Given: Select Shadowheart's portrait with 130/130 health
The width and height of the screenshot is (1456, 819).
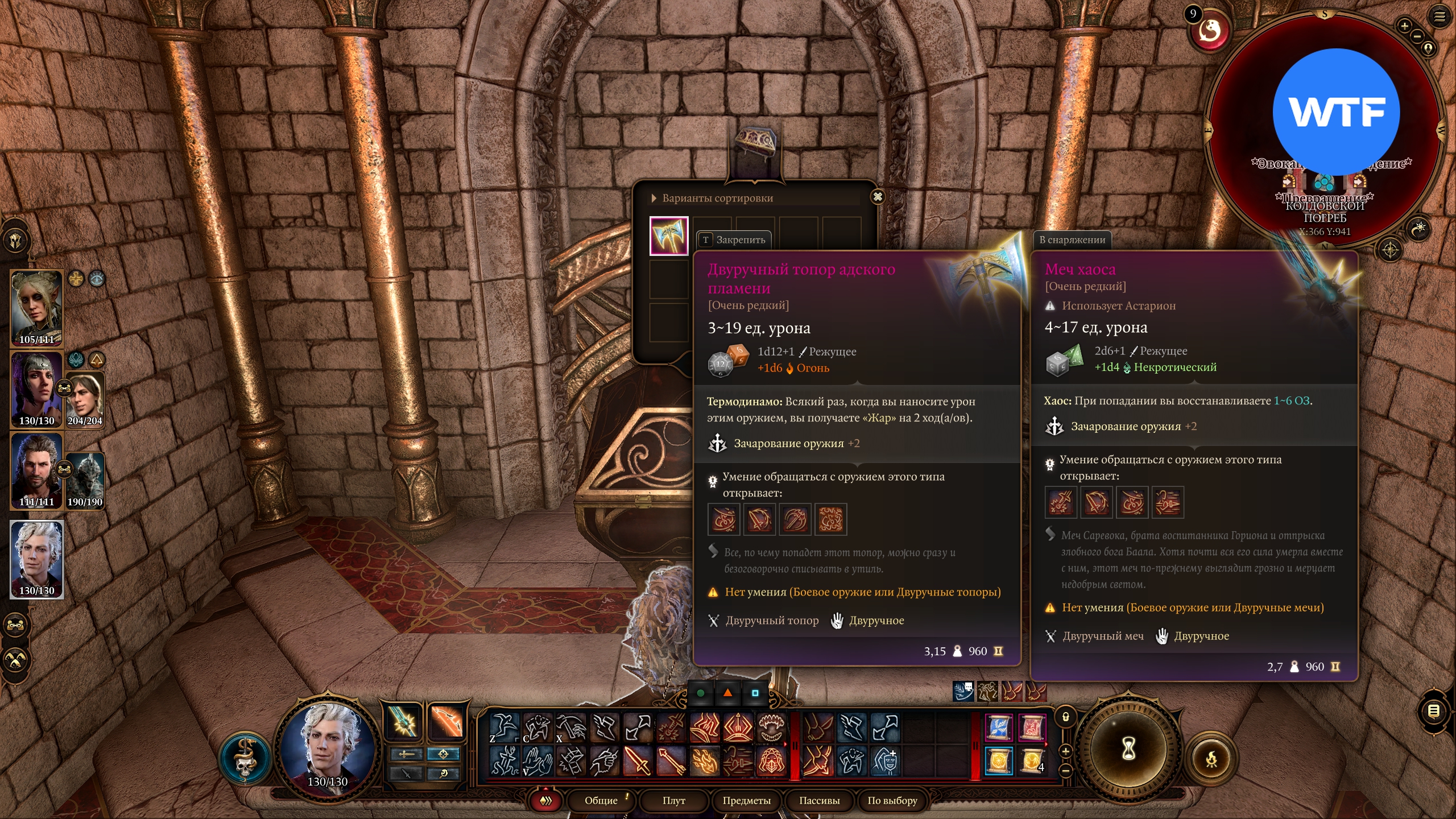Looking at the screenshot, I should click(x=36, y=389).
